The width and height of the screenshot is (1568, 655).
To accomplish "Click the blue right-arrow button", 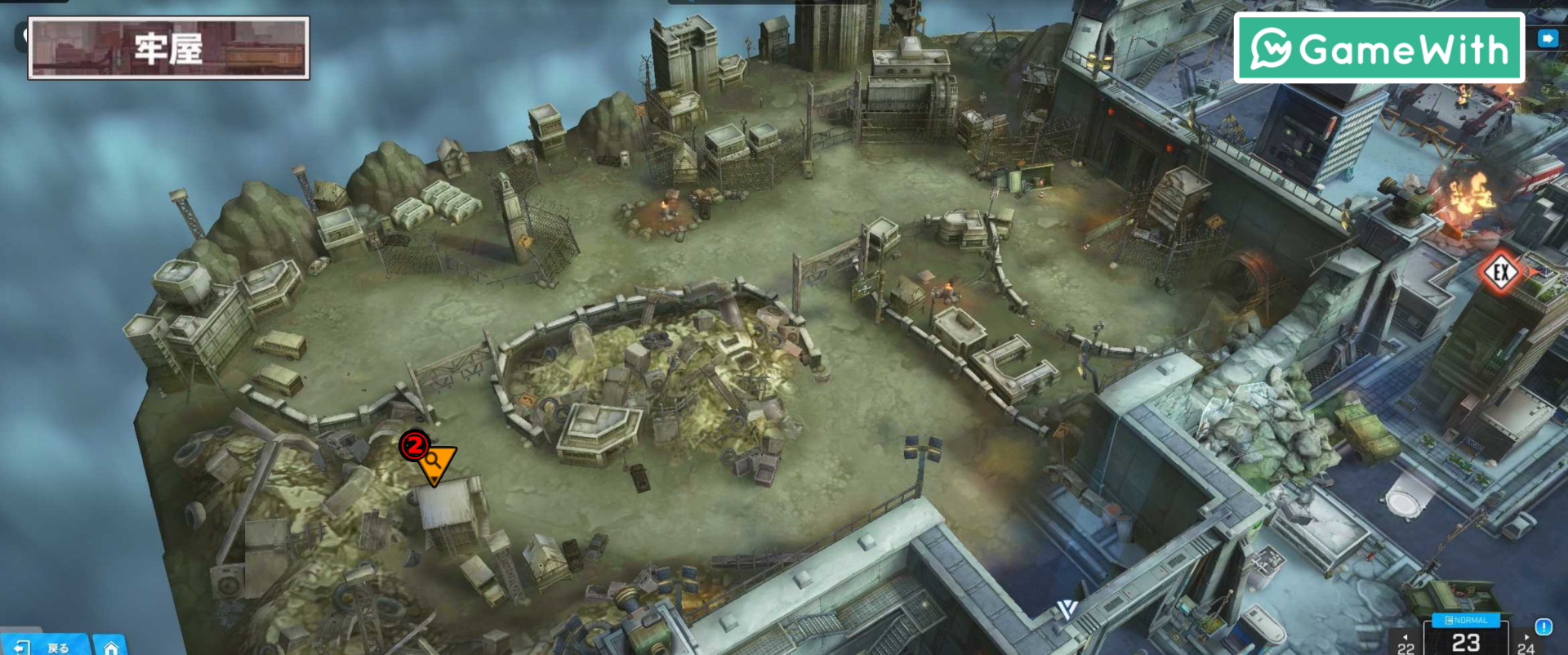I will (1548, 38).
